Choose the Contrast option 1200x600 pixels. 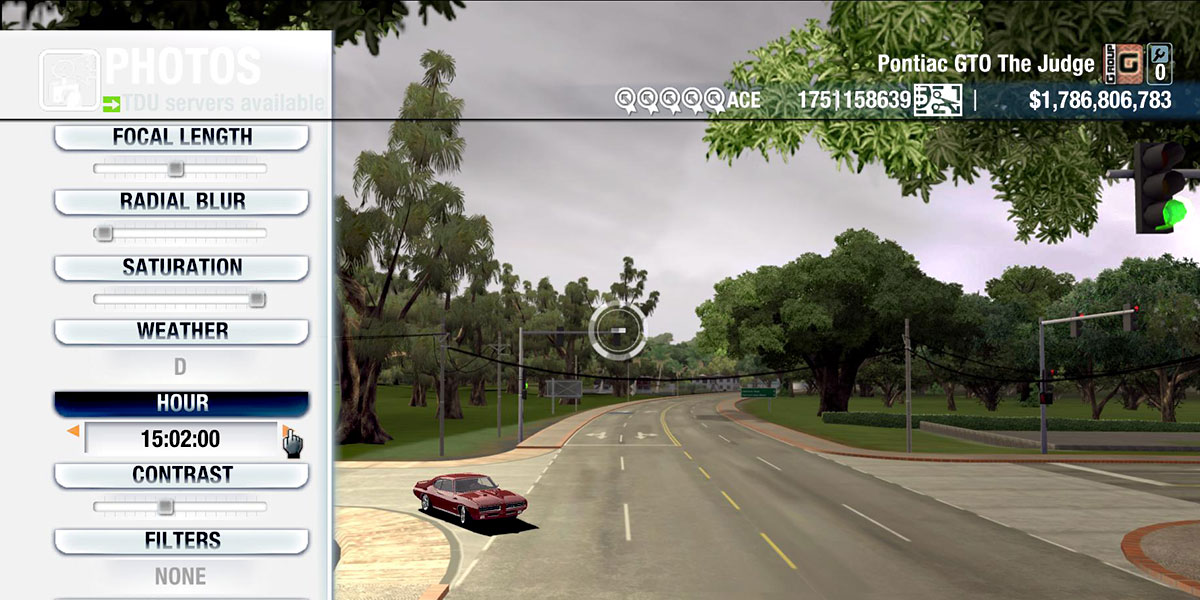pyautogui.click(x=181, y=475)
